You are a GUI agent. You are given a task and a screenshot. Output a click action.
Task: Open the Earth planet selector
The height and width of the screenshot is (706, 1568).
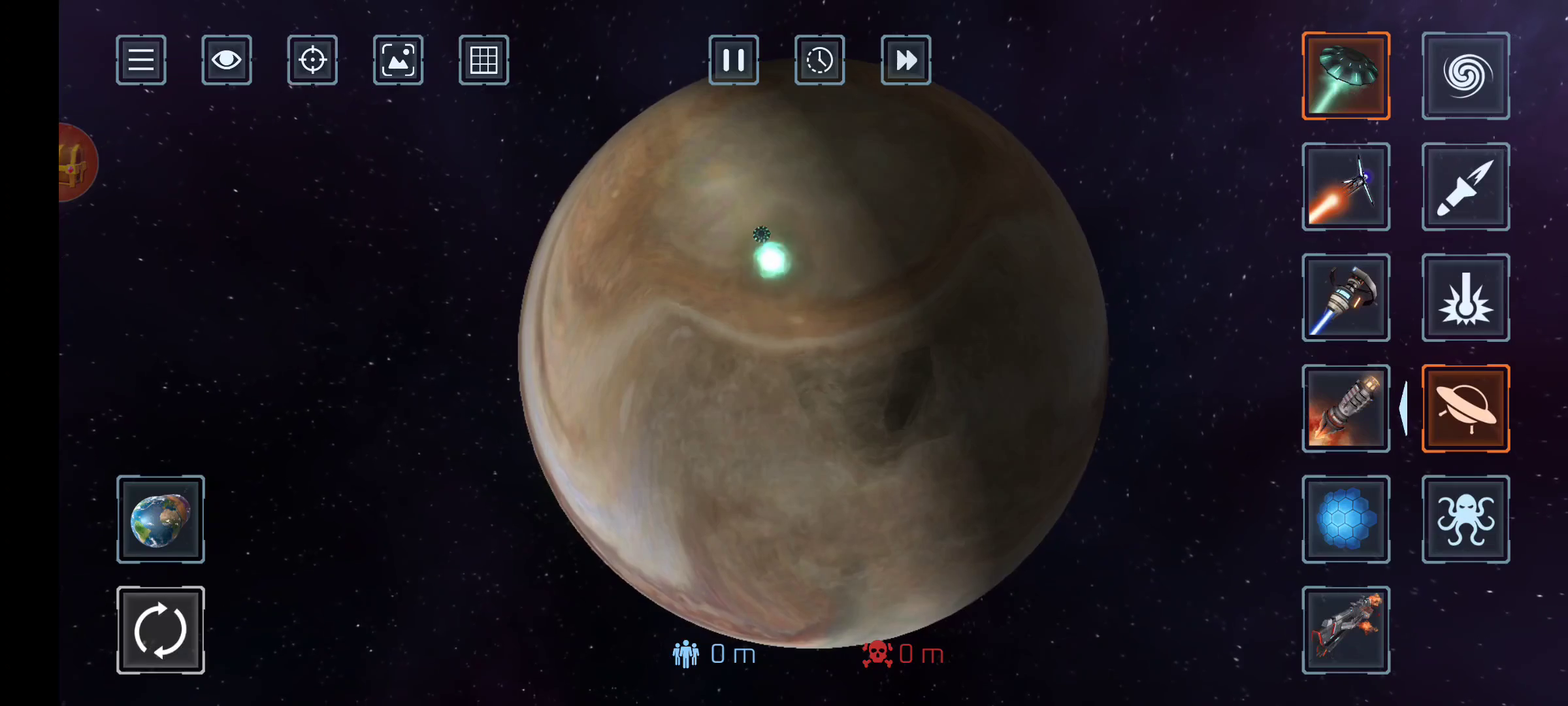tap(161, 520)
